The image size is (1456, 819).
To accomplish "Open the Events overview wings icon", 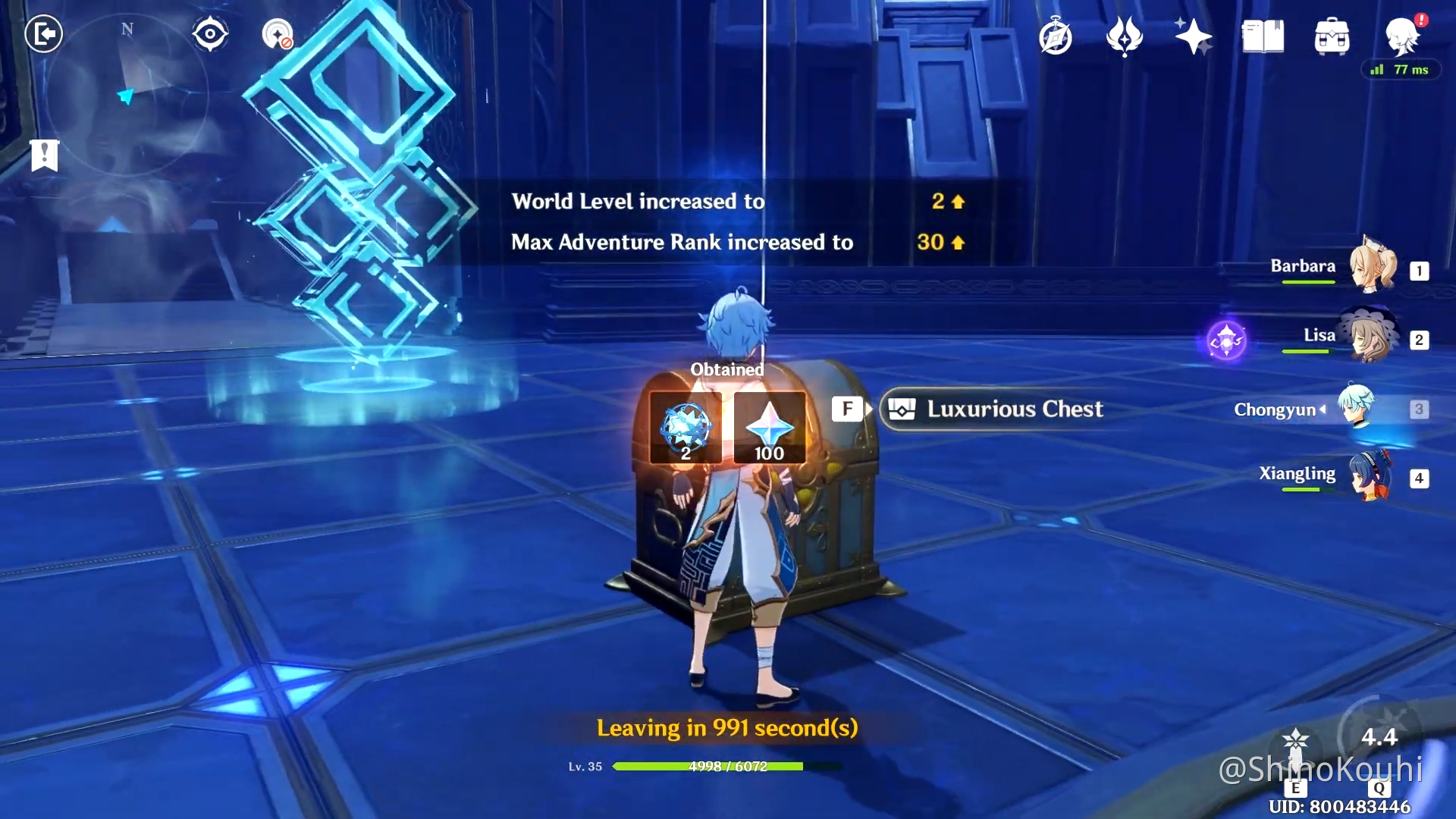I will [1125, 36].
